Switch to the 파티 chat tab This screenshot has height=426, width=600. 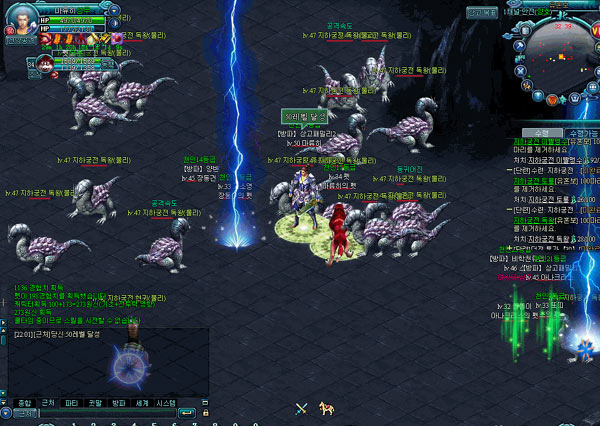tap(71, 401)
